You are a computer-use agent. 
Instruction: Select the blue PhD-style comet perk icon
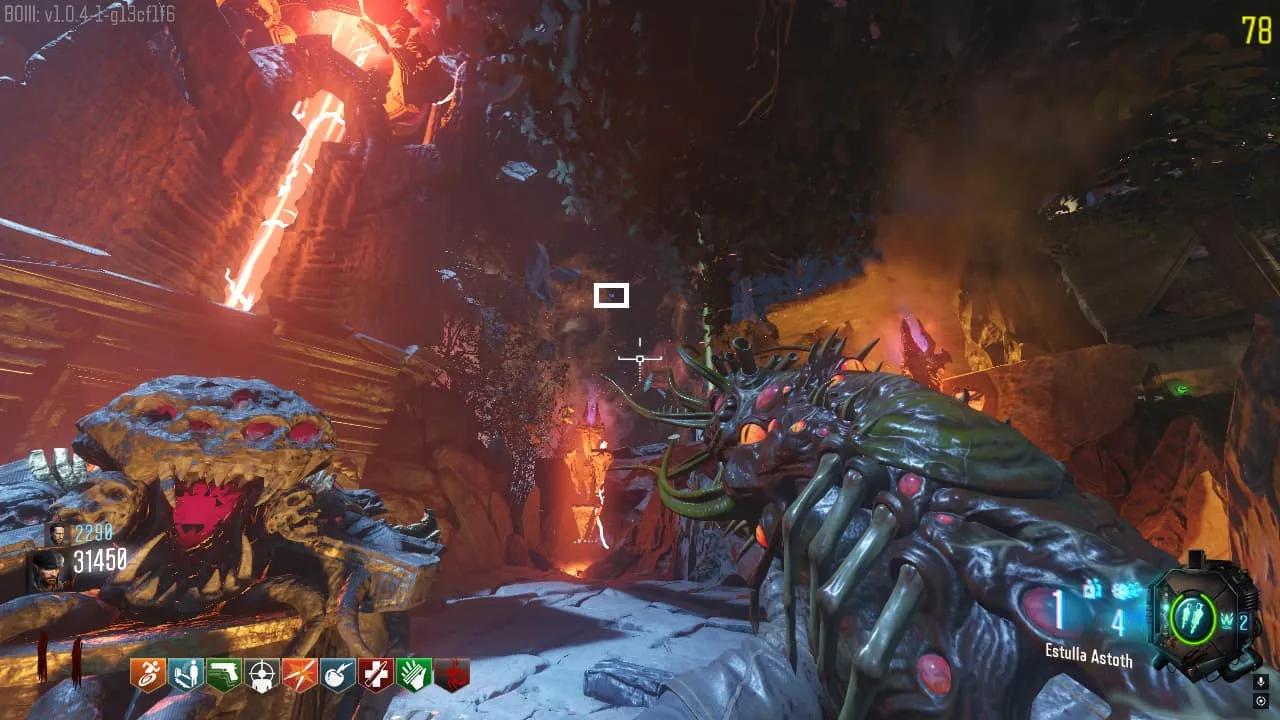click(337, 675)
